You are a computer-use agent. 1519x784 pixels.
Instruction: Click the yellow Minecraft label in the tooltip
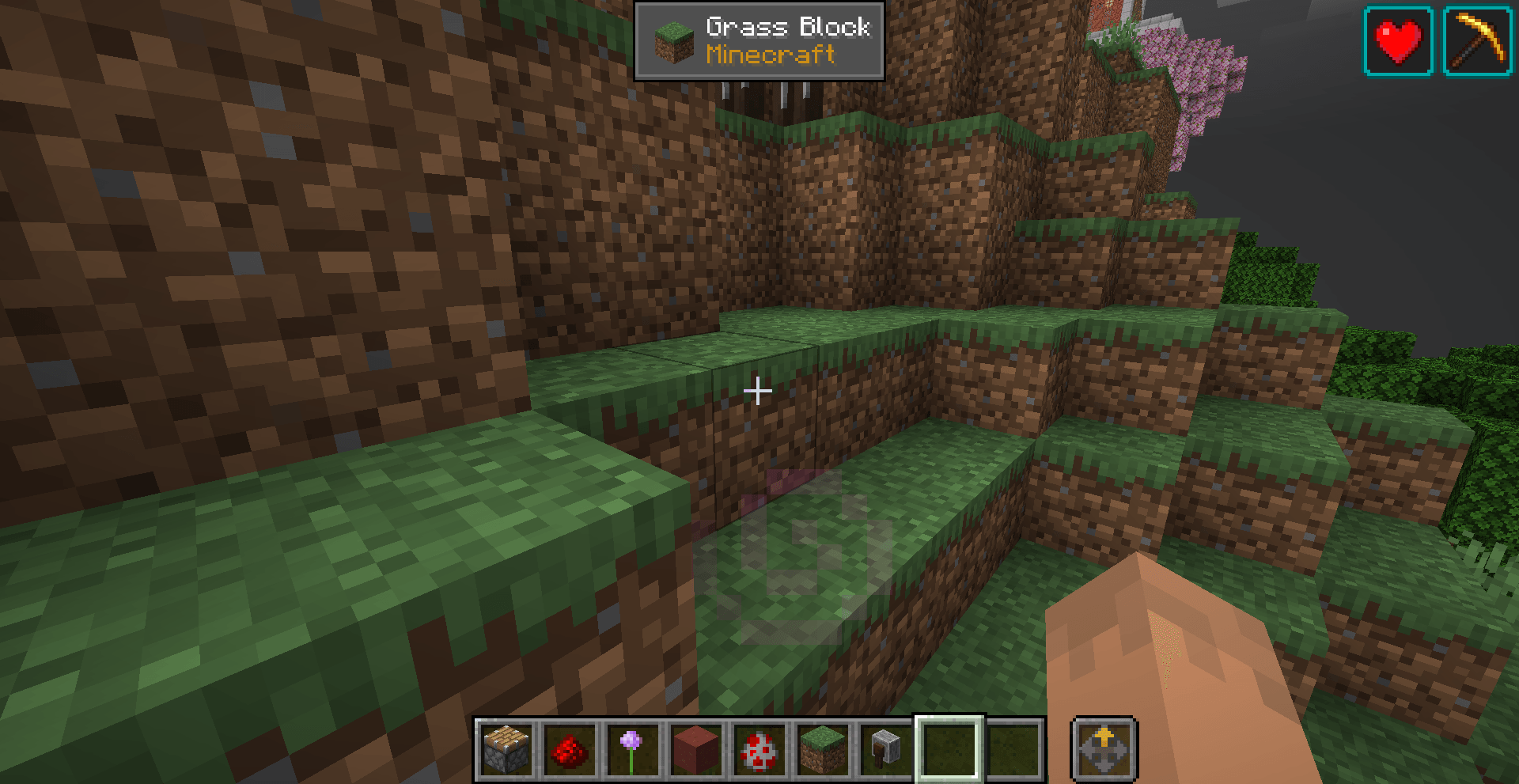[x=769, y=56]
